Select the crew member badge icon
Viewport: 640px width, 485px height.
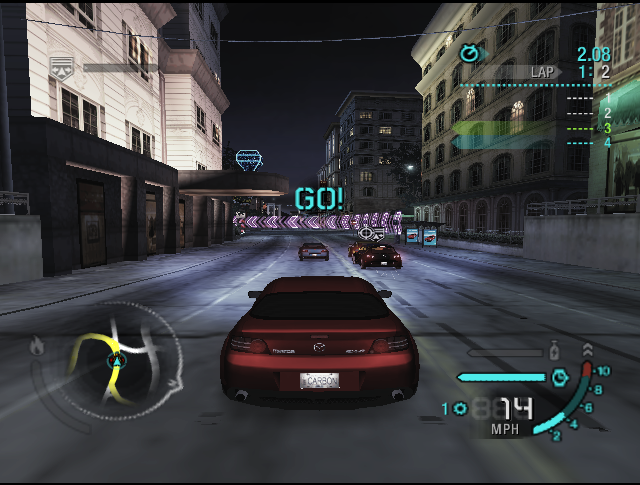61,67
